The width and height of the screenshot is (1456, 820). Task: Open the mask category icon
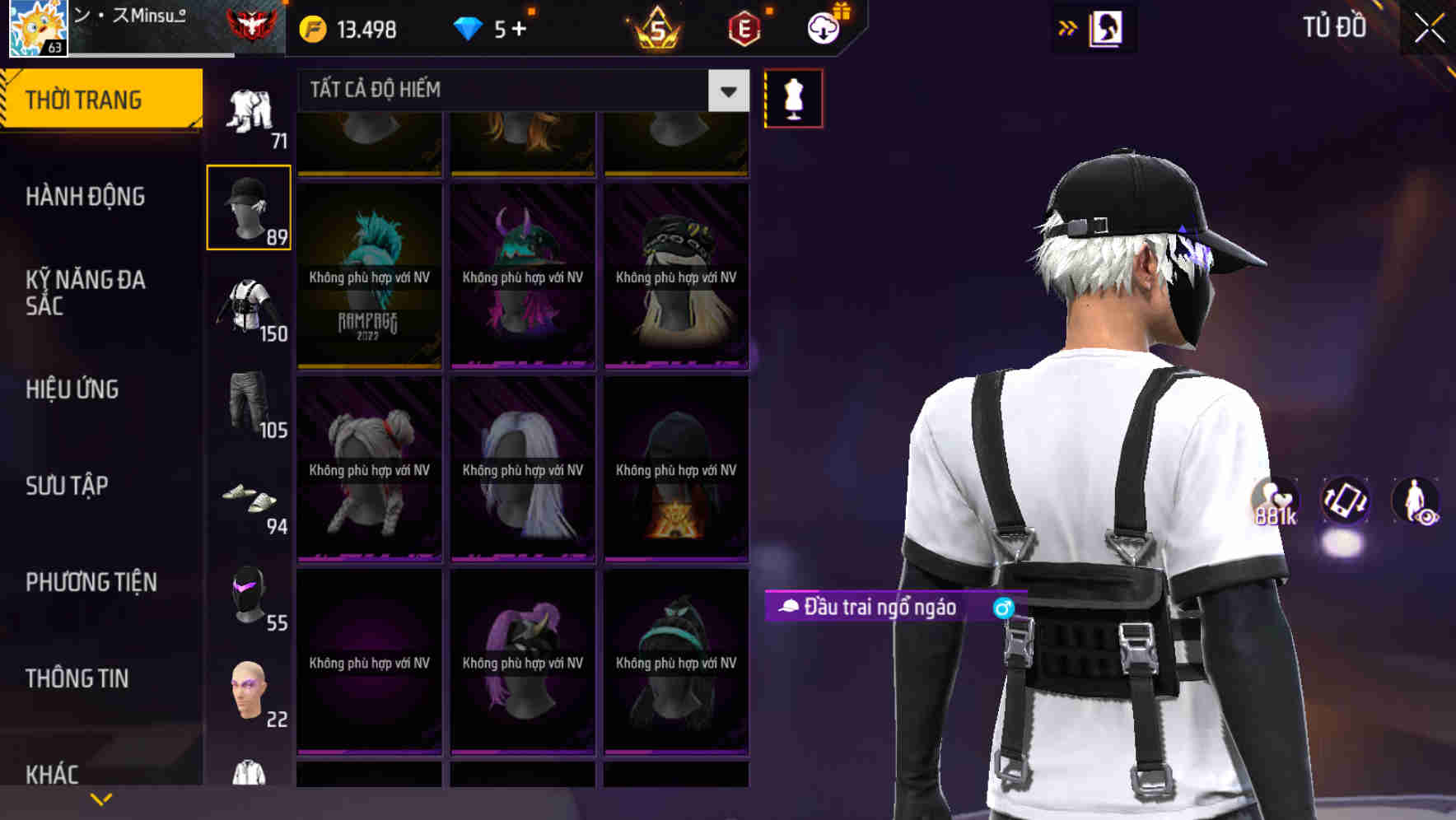(250, 599)
